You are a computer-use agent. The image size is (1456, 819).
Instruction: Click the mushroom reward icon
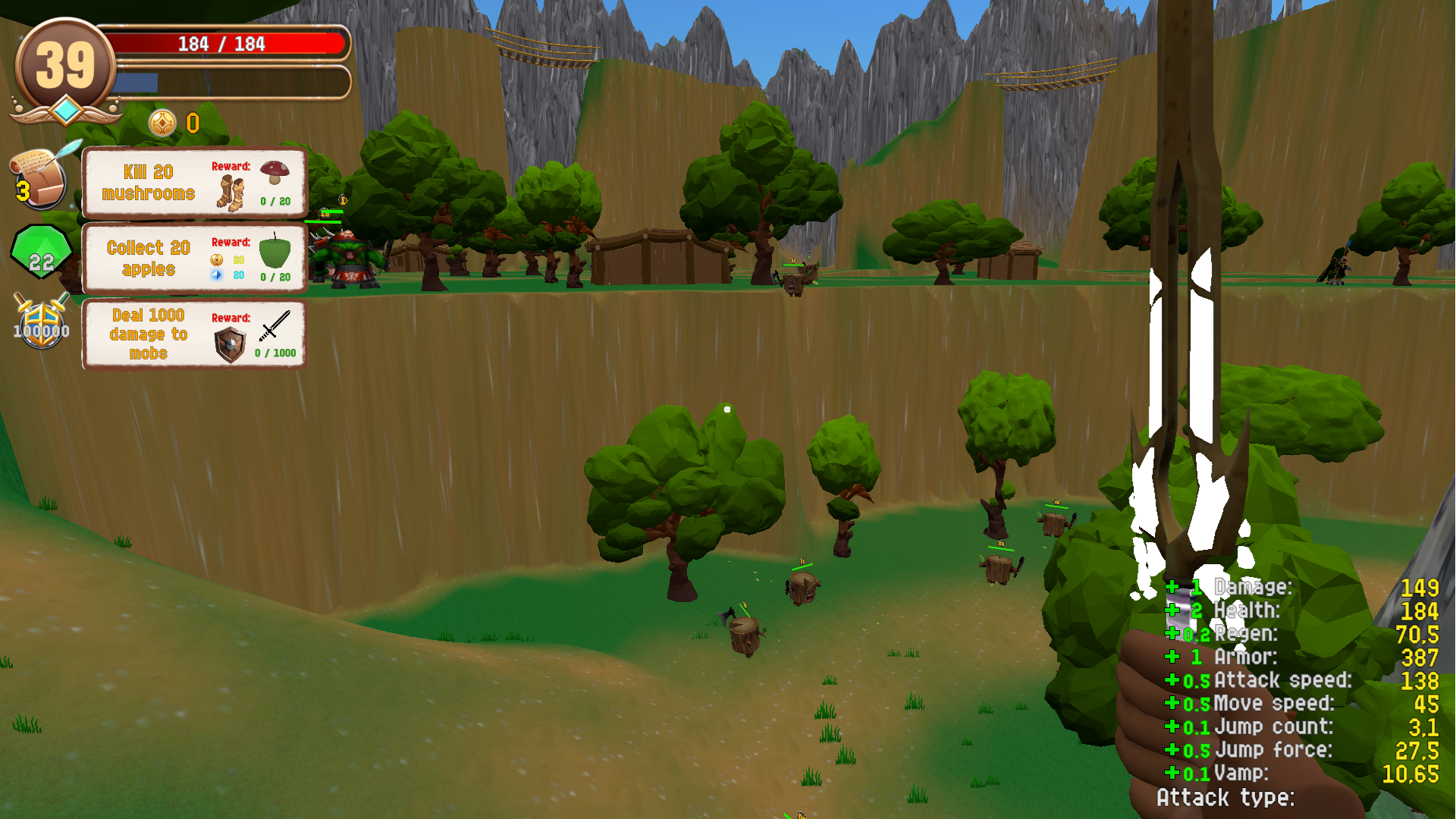(275, 171)
